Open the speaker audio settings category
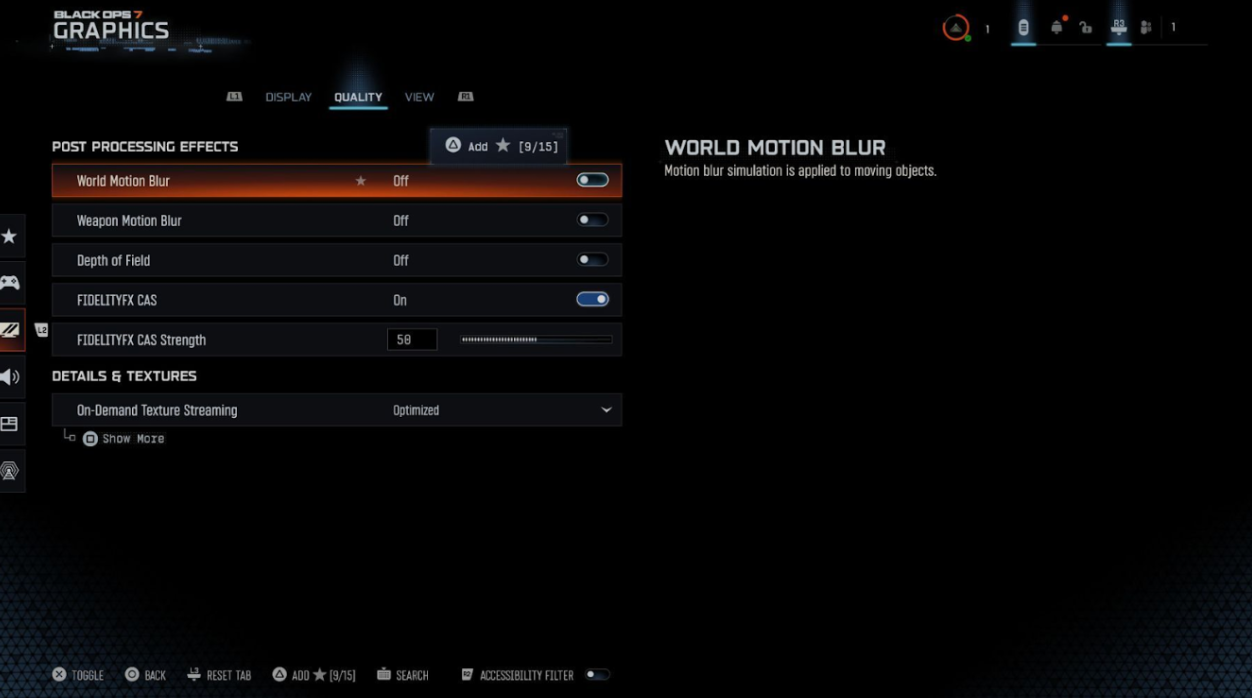Image resolution: width=1252 pixels, height=698 pixels. 10,377
